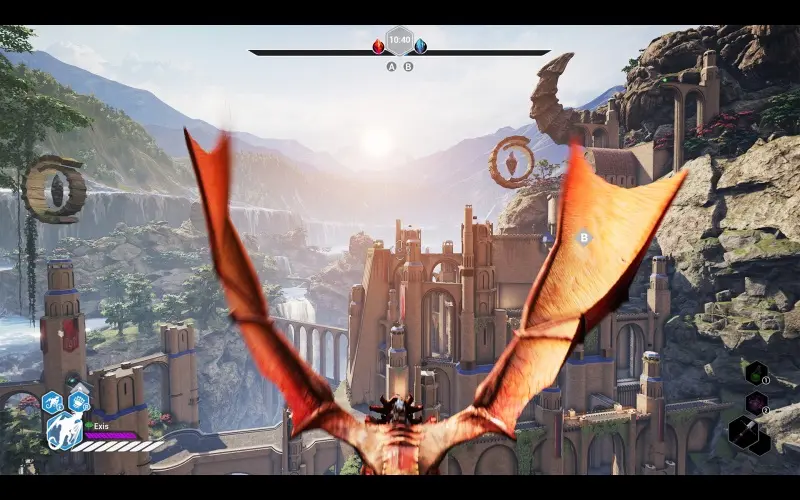The image size is (800, 500).
Task: Select the green potion item slot
Action: [756, 374]
